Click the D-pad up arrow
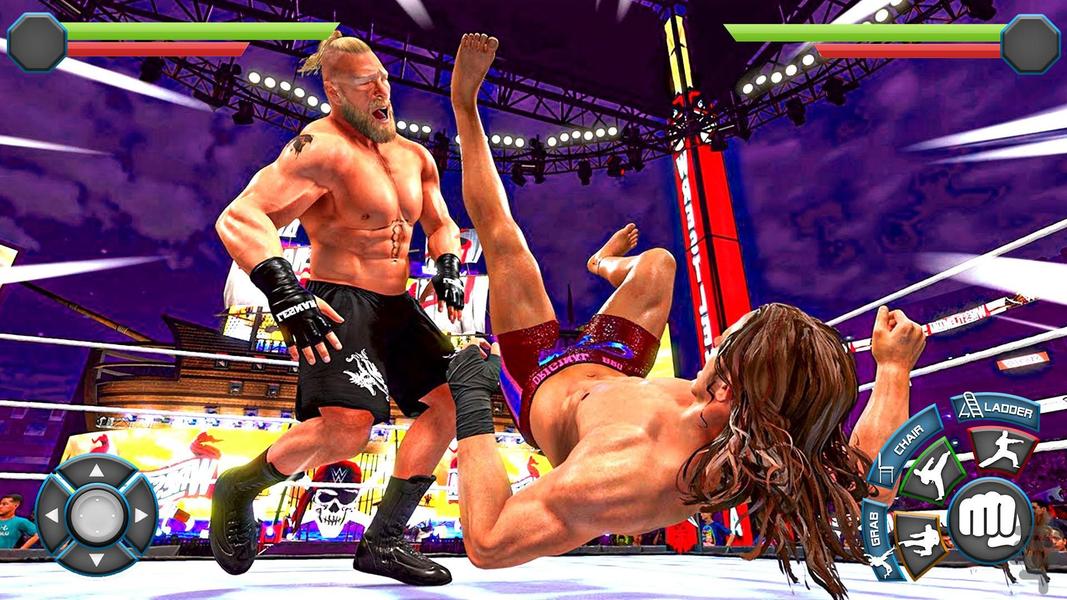The width and height of the screenshot is (1067, 600). click(97, 470)
